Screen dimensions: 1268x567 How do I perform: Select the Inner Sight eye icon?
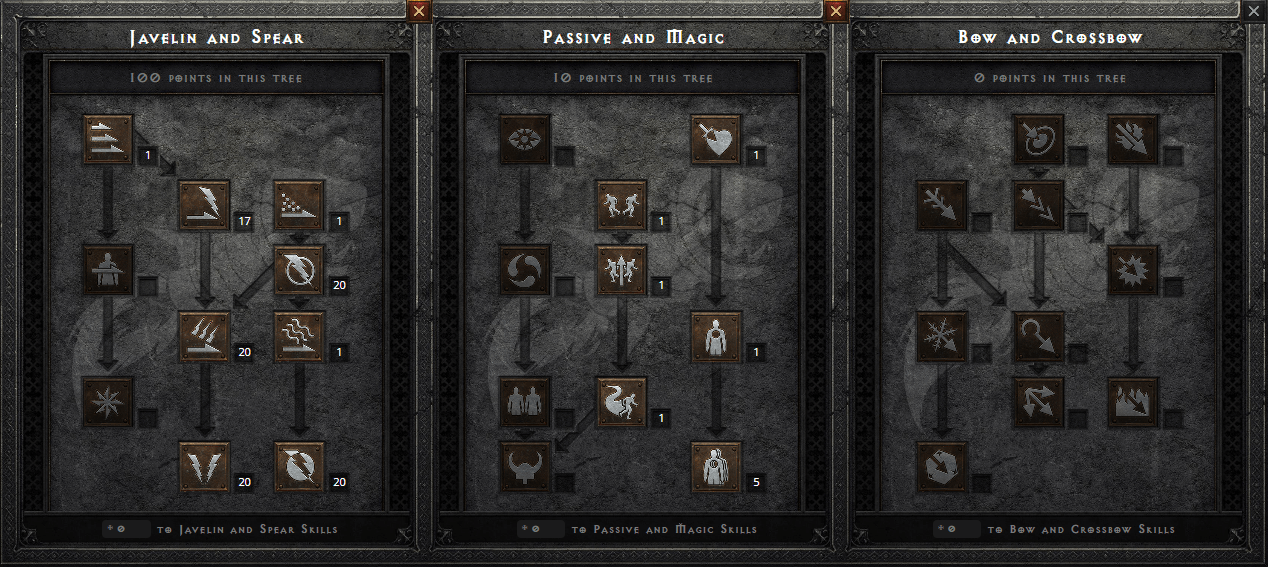(525, 139)
